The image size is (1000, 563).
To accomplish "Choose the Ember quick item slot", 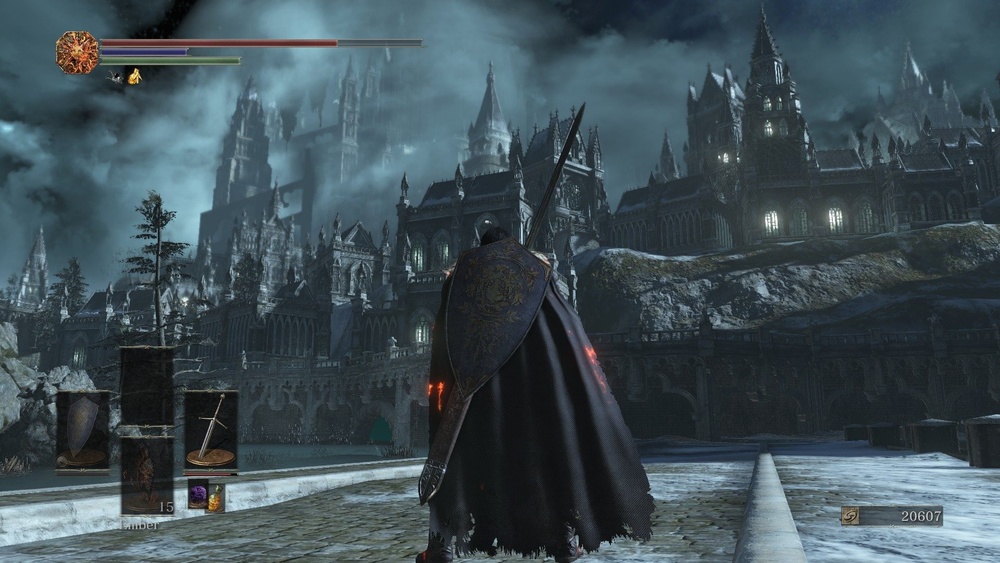I will (x=146, y=476).
